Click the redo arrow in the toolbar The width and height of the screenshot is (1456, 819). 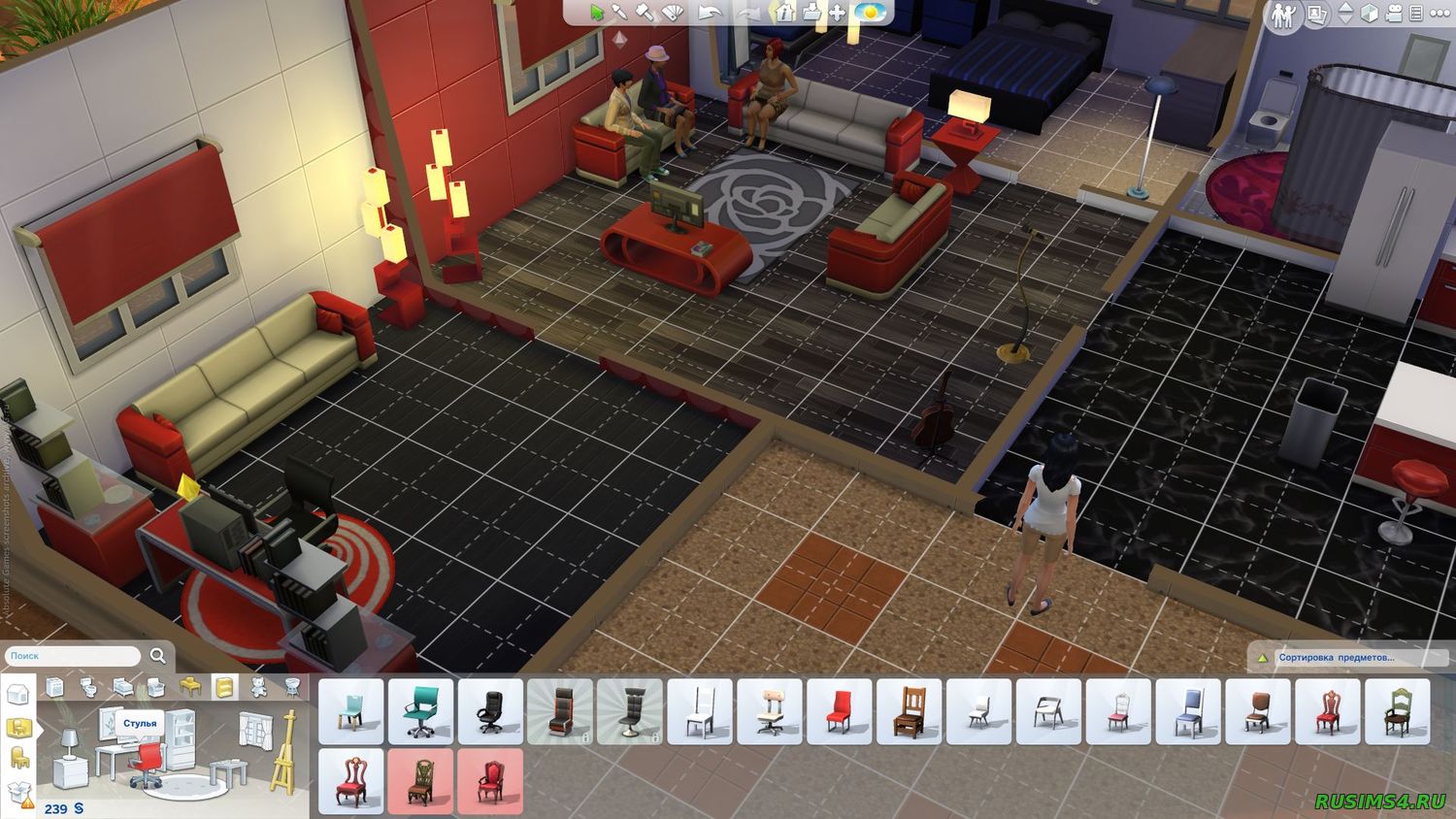point(749,13)
